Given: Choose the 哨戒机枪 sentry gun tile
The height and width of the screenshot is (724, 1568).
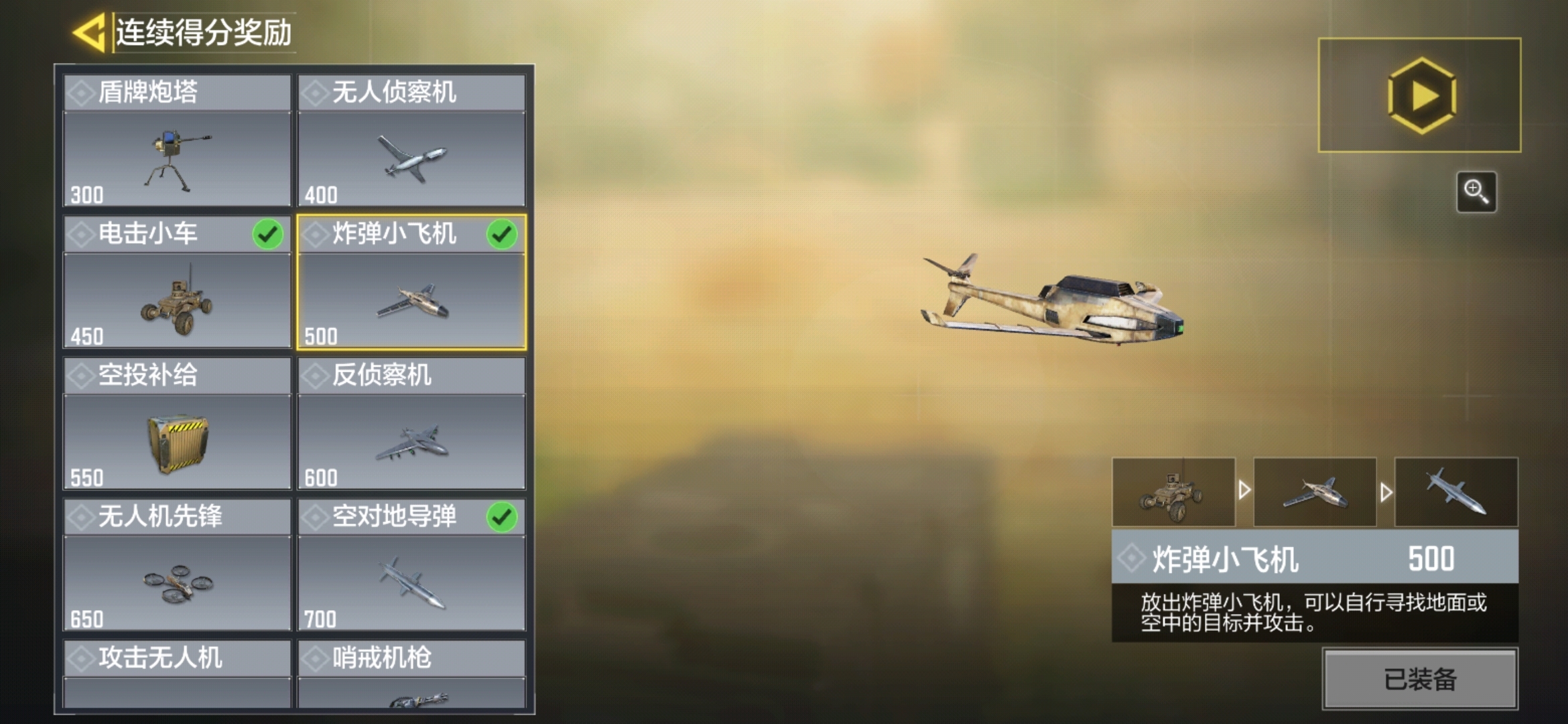Looking at the screenshot, I should point(411,674).
